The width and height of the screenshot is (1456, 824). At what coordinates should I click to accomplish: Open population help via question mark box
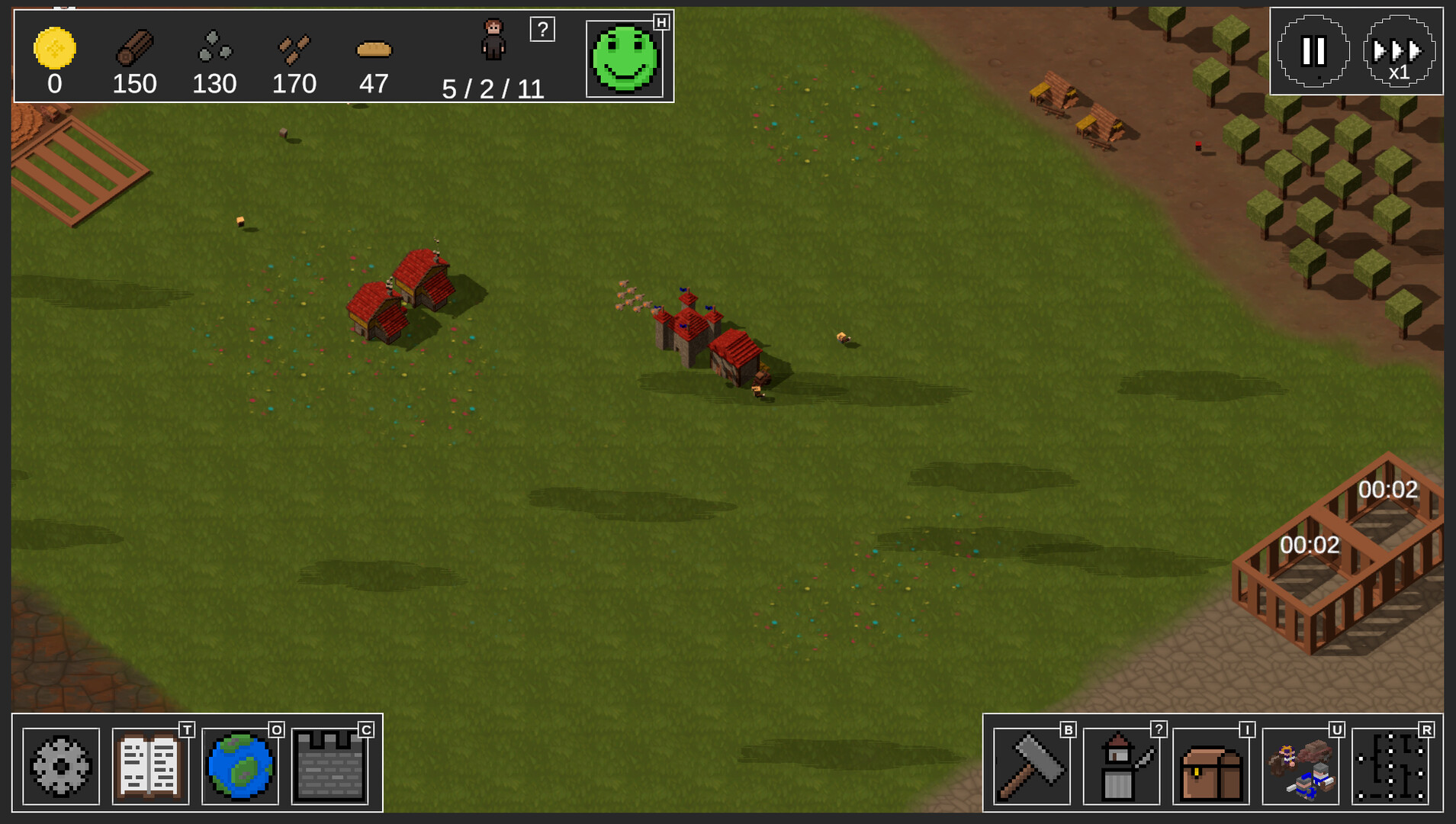tap(543, 29)
